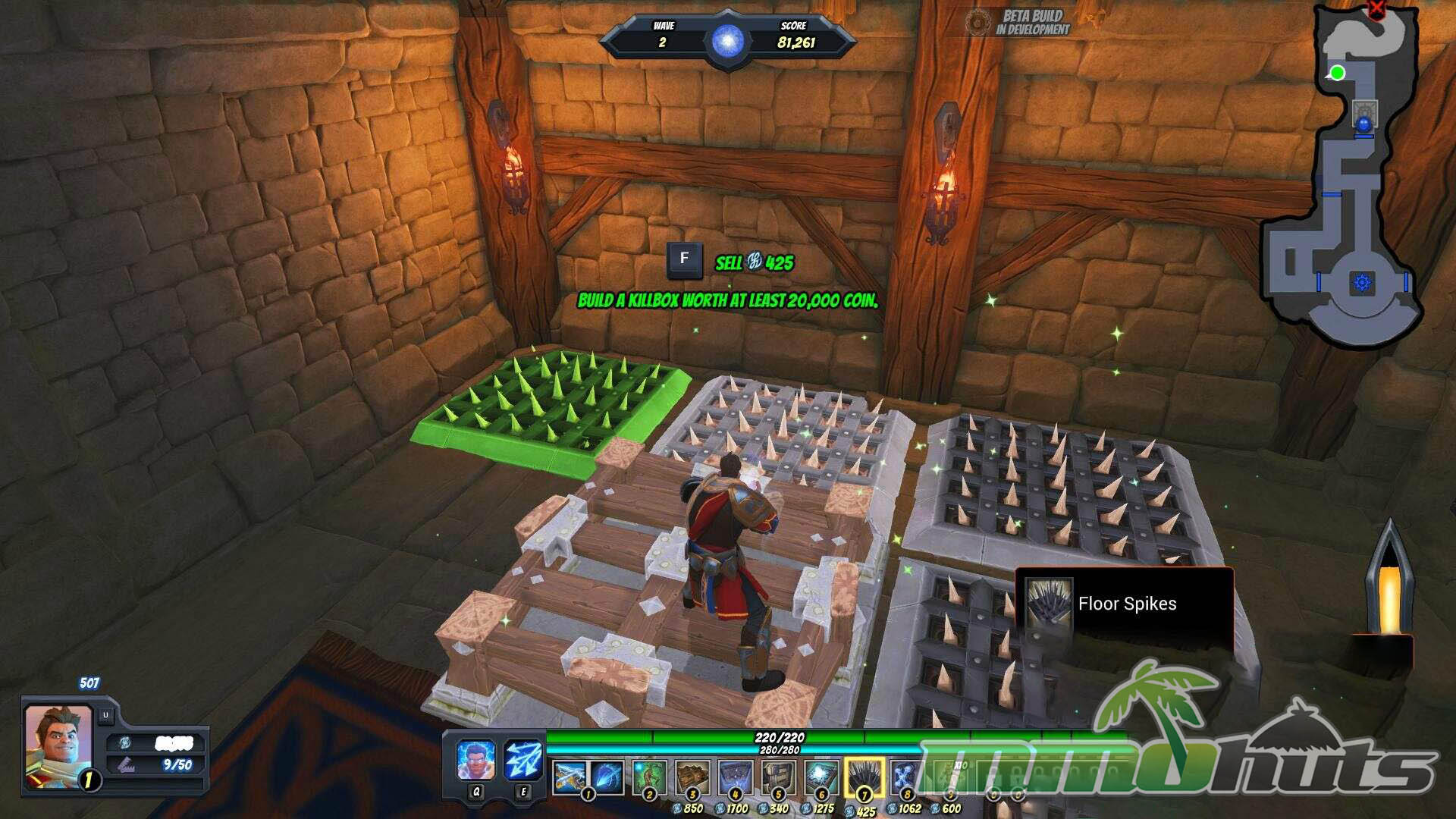Select the wooden barricade slot costing 850

click(x=692, y=778)
